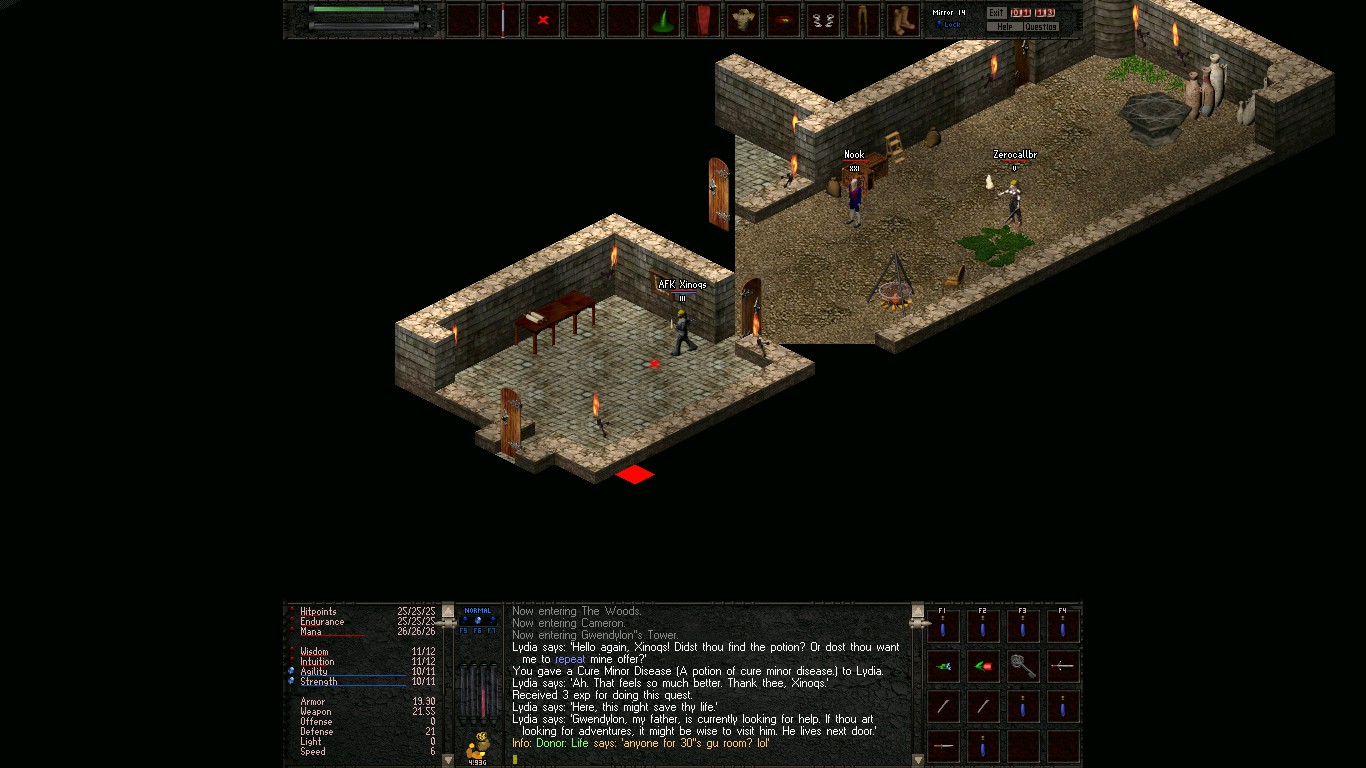
Task: Toggle the F6 ranged attack slot
Action: click(479, 621)
